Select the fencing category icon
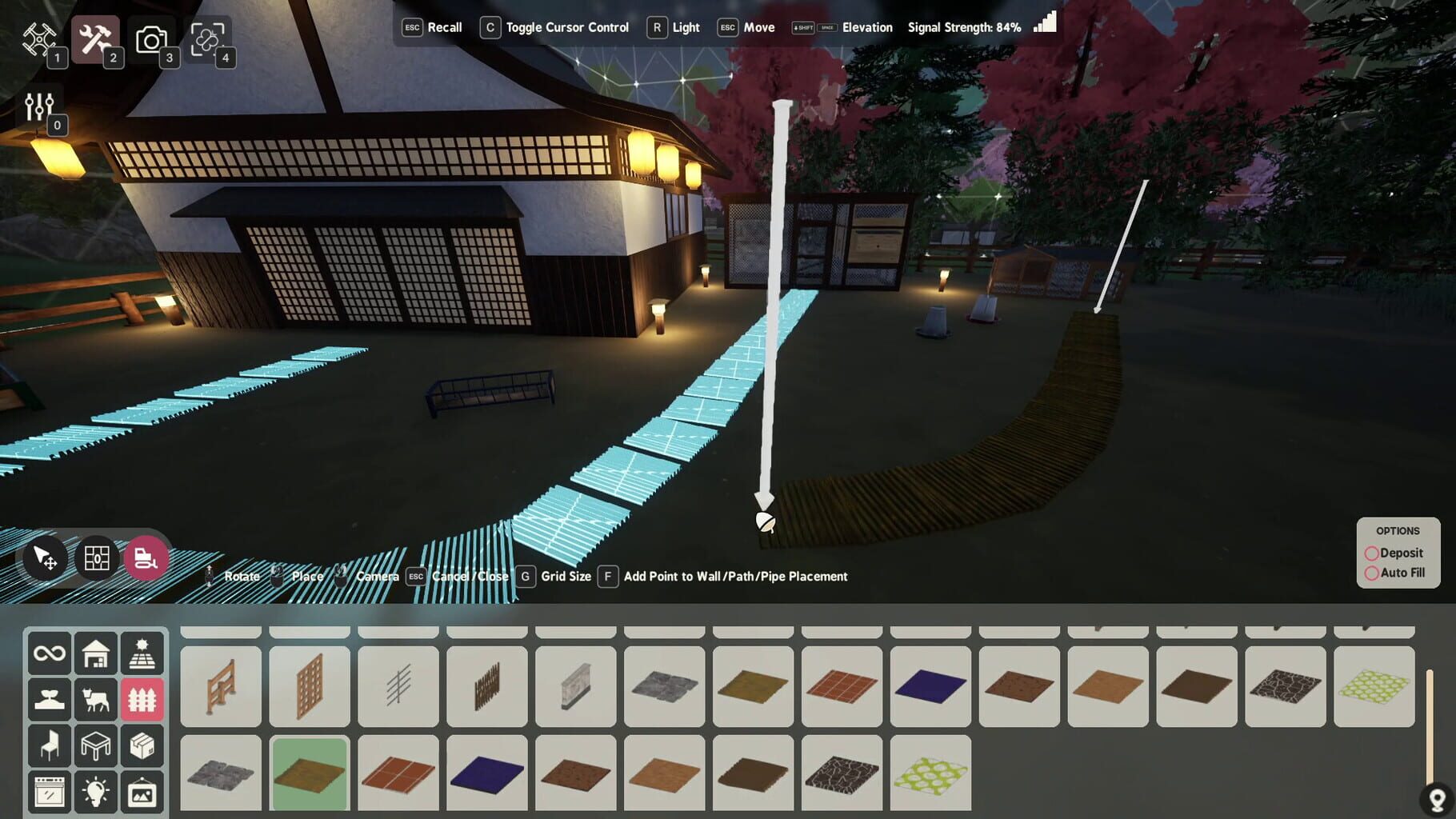 (143, 698)
